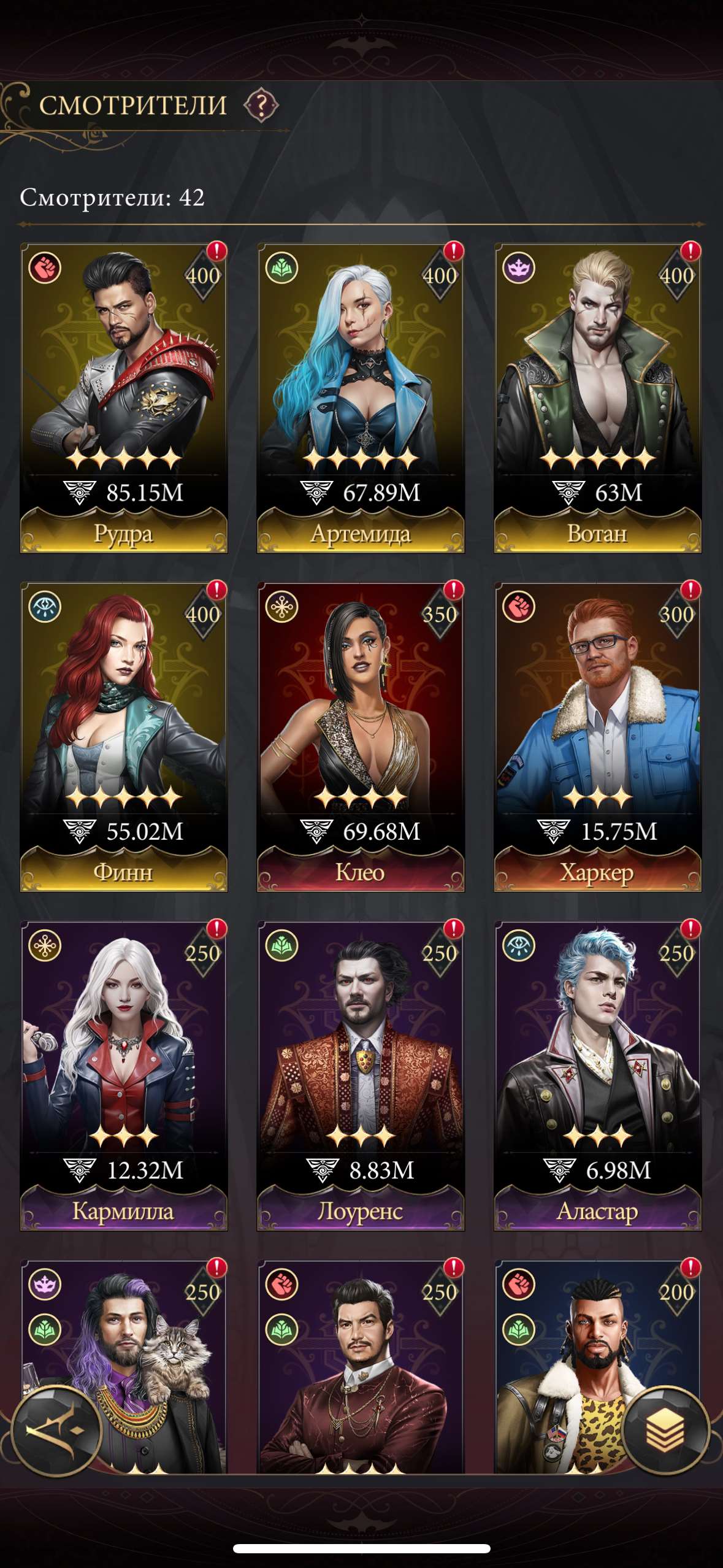The height and width of the screenshot is (1568, 723).
Task: Open the stacked layers button
Action: pos(665,1431)
